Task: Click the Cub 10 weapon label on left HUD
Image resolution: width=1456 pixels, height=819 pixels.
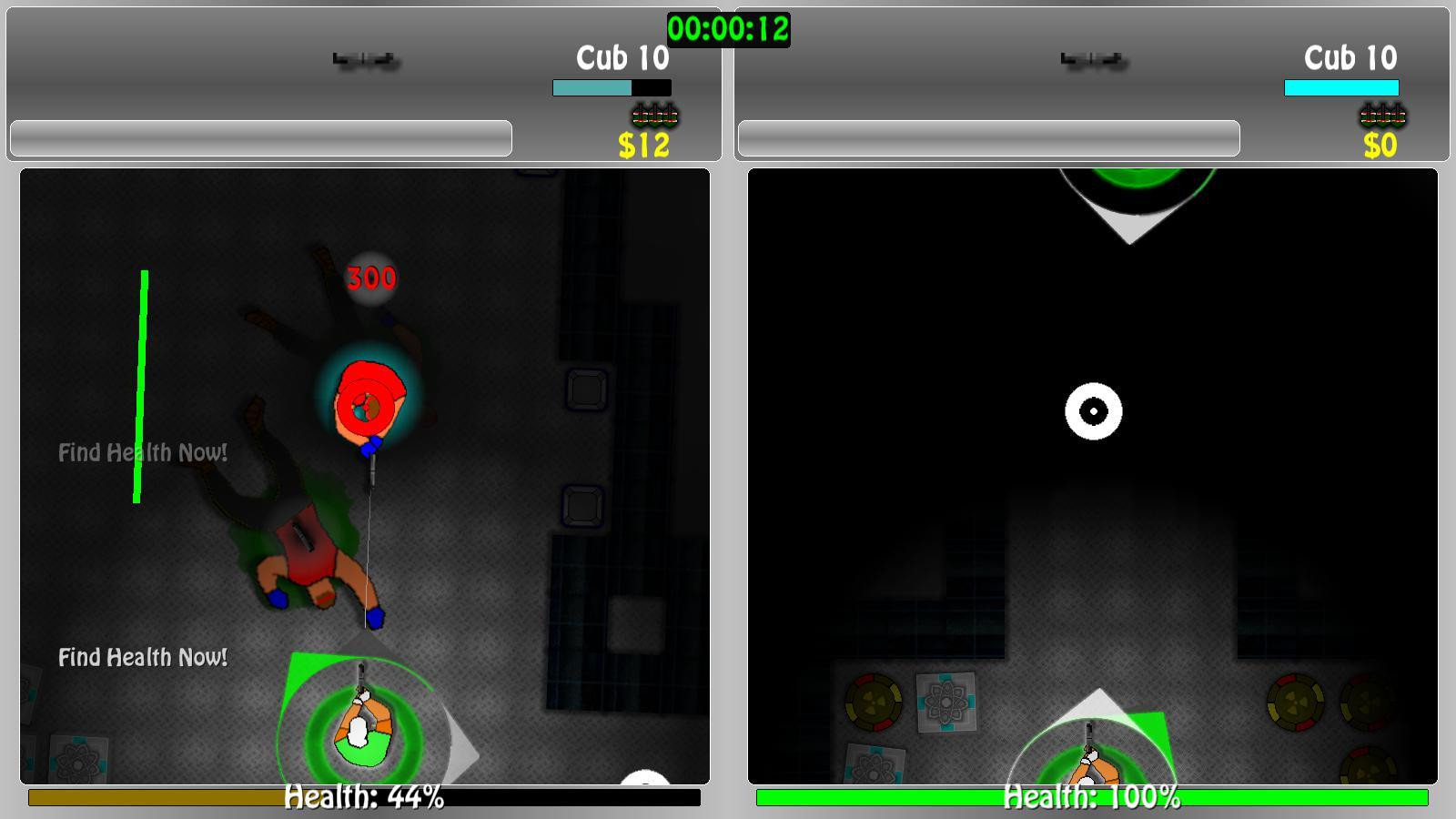Action: coord(622,58)
